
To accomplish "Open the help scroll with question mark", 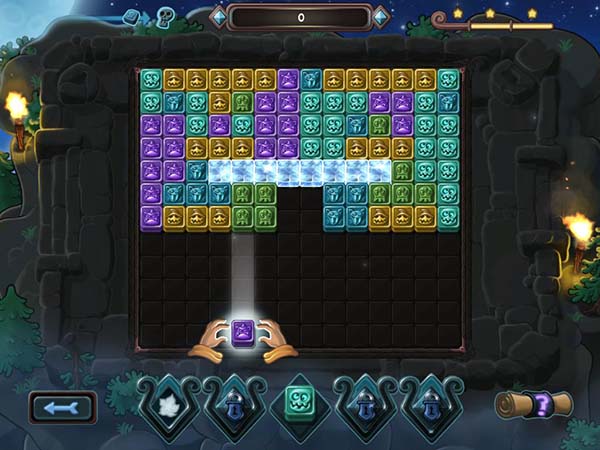I will [535, 404].
